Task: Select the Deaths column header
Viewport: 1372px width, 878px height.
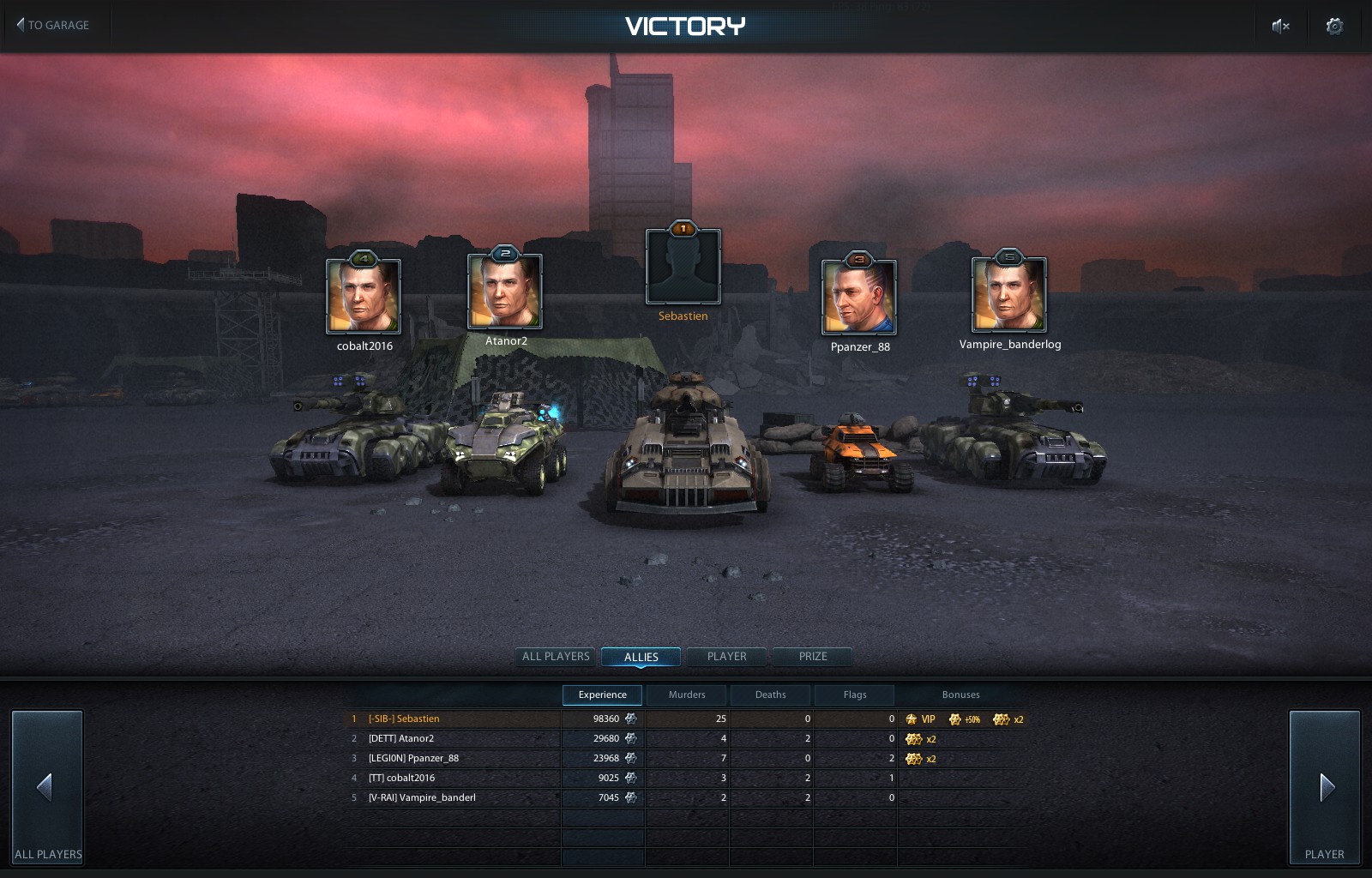Action: coord(769,695)
